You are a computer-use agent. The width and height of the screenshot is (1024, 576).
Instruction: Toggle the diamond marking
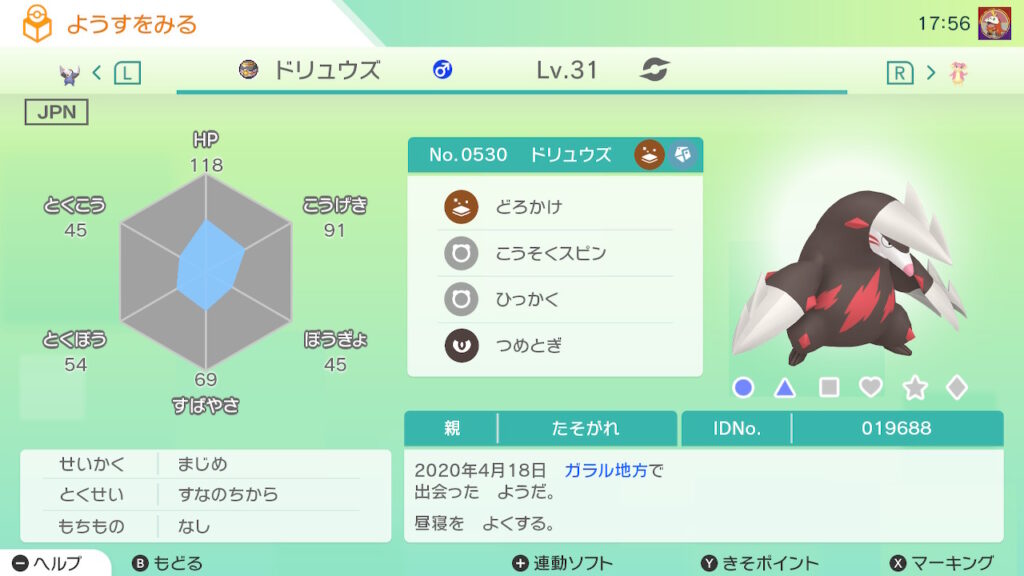[957, 387]
